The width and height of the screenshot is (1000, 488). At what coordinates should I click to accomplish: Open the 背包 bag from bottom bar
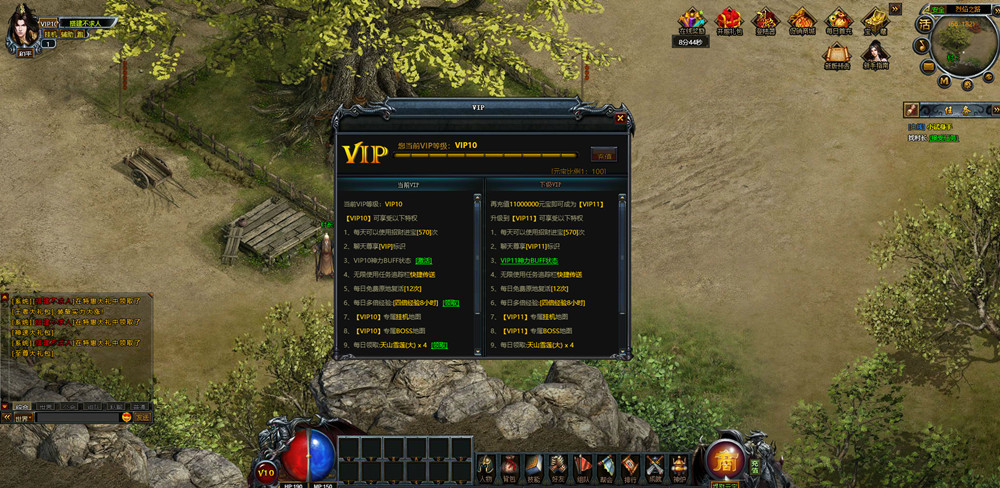coord(510,465)
